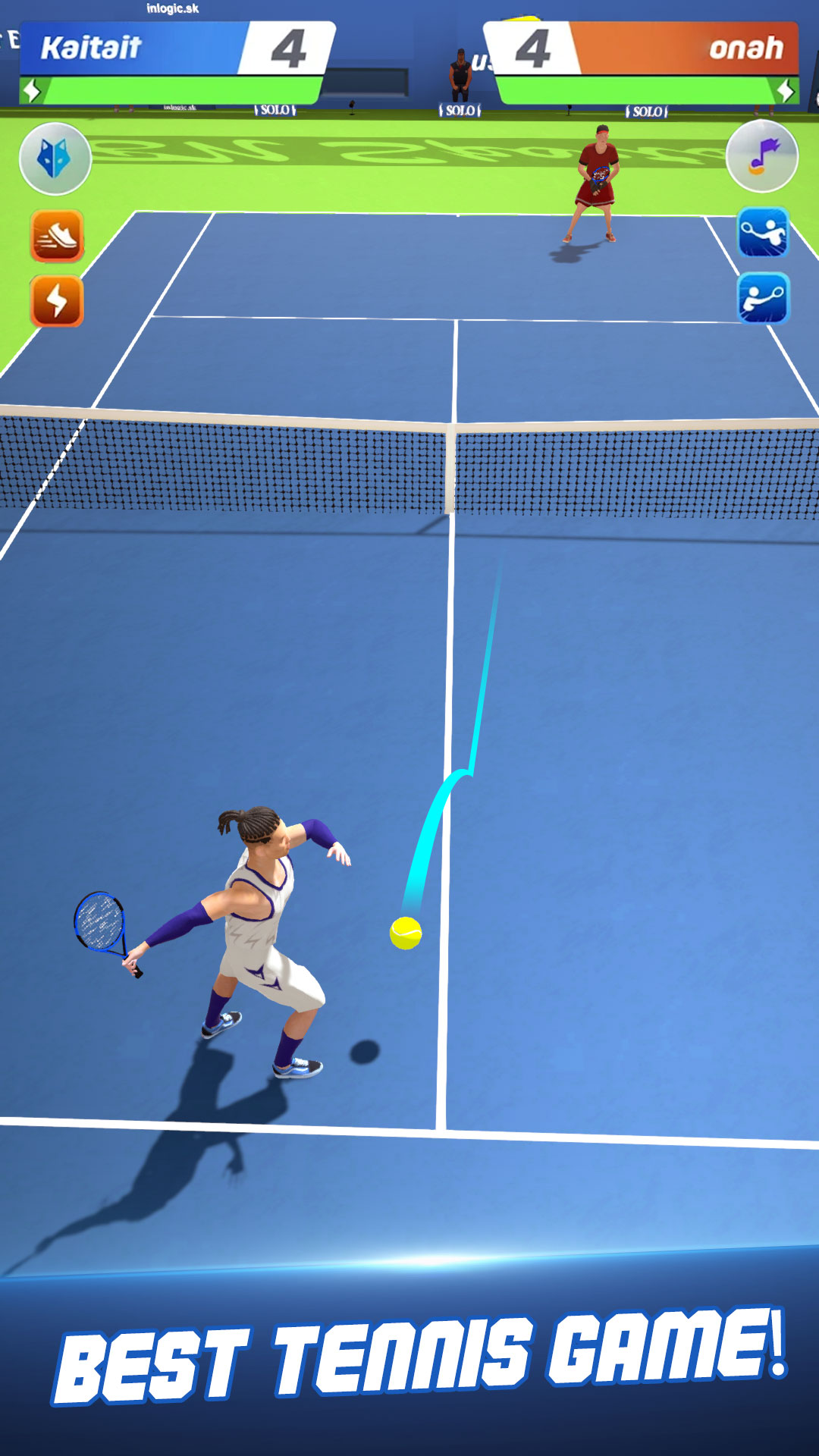Use the lightning bolt power-up

pyautogui.click(x=57, y=301)
